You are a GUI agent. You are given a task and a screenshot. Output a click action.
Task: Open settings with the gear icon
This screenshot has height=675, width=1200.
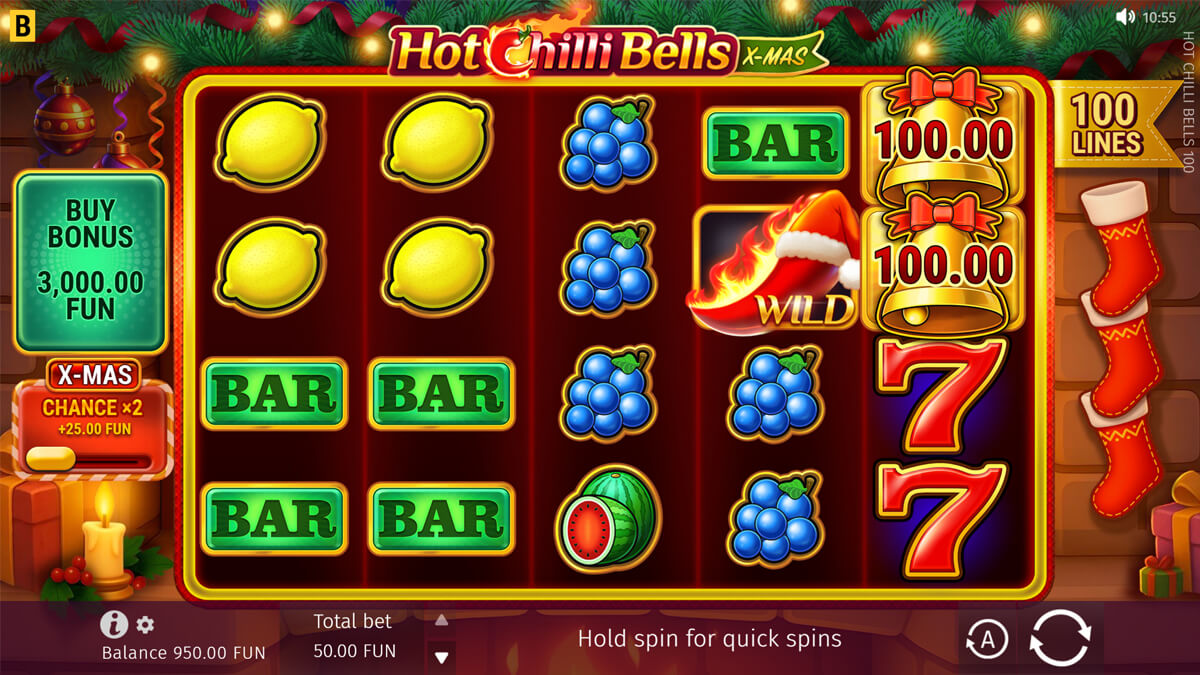(146, 625)
